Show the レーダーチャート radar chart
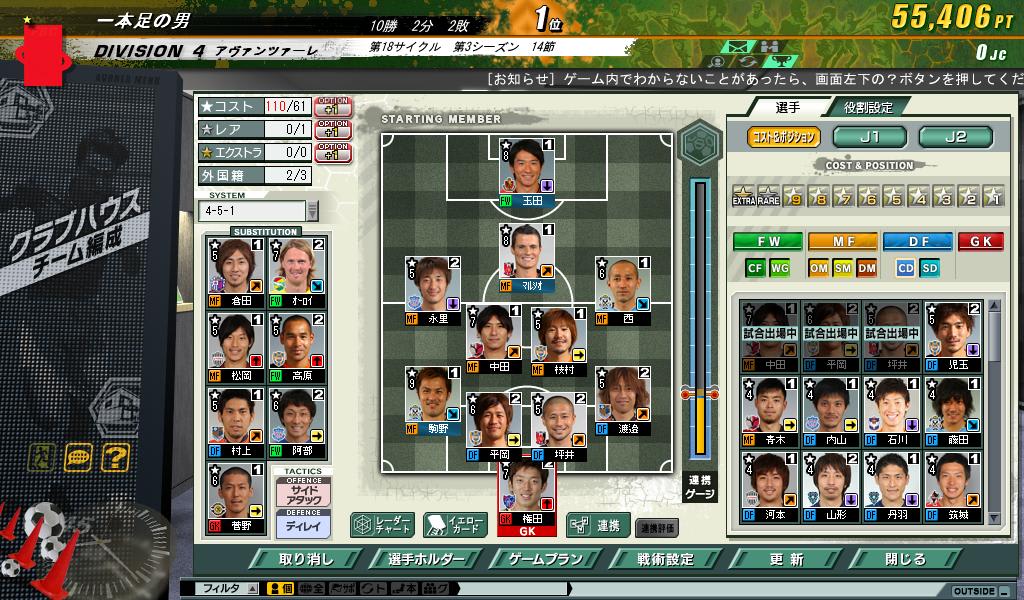The image size is (1024, 600). pyautogui.click(x=382, y=524)
